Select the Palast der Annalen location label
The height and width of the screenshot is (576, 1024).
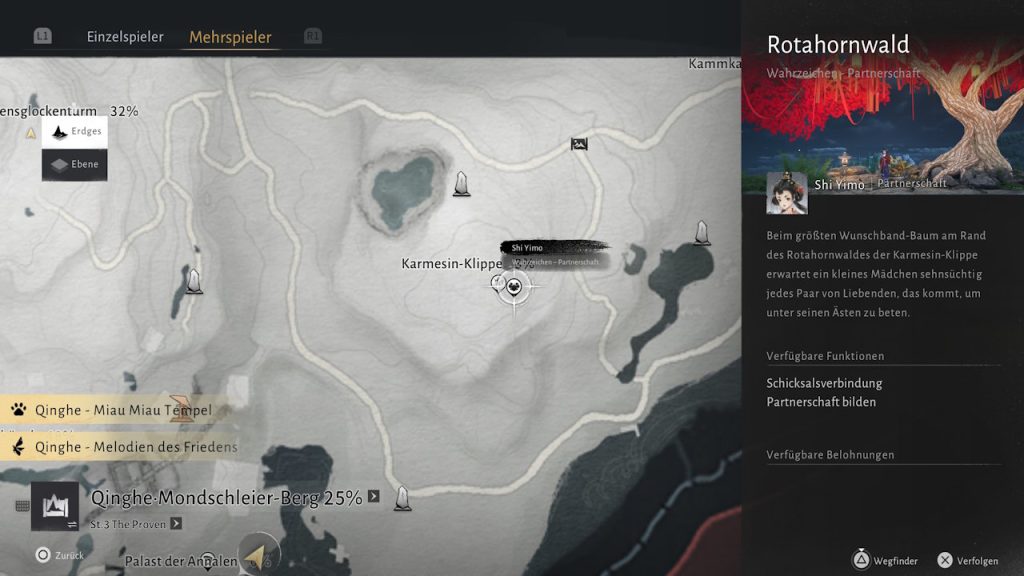coord(181,561)
